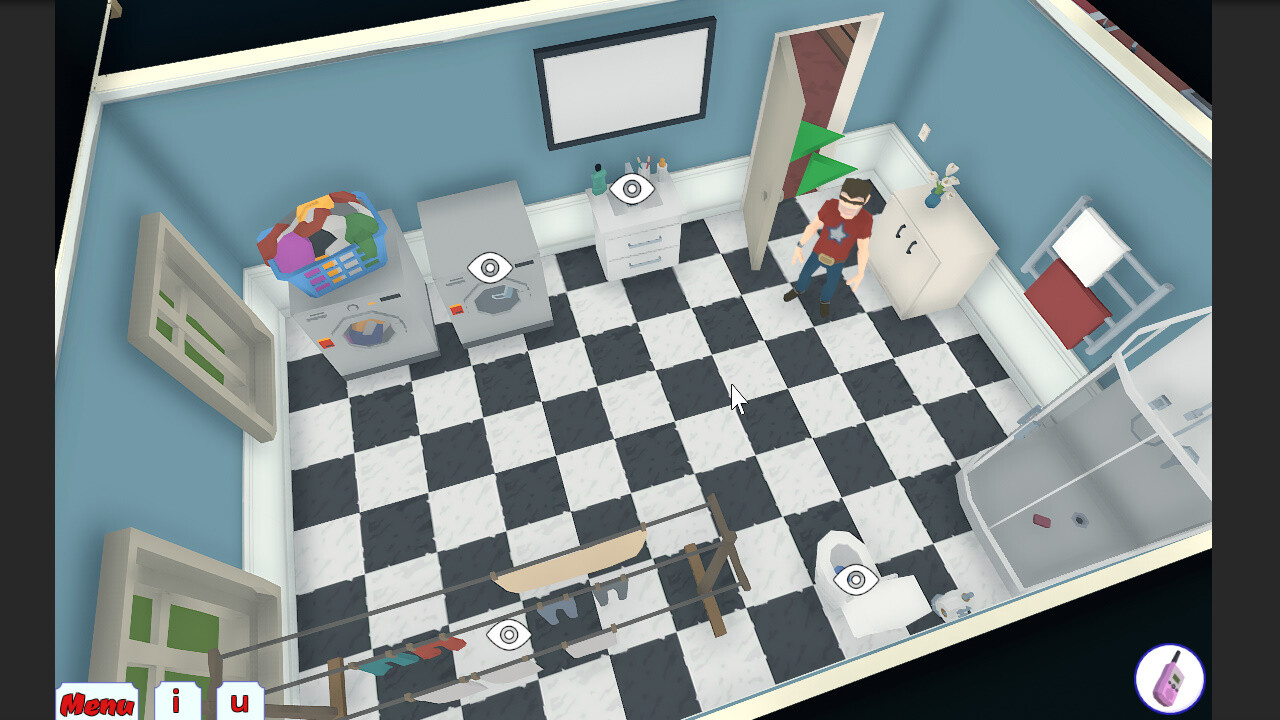Click the eye icon over the clothesline
1280x720 pixels.
click(508, 633)
